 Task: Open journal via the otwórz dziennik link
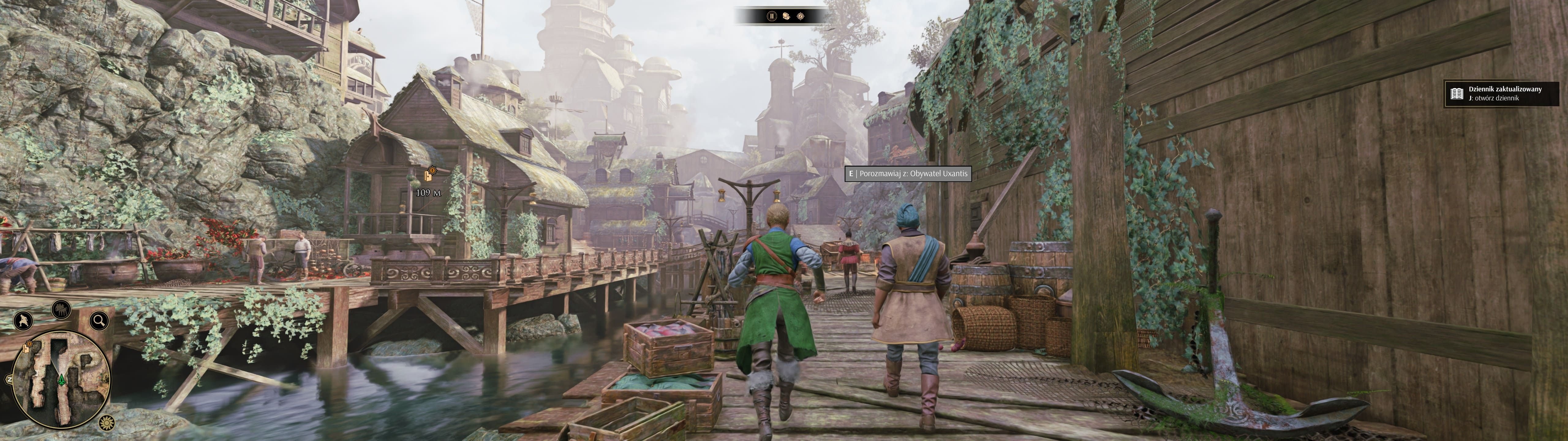pos(1494,98)
